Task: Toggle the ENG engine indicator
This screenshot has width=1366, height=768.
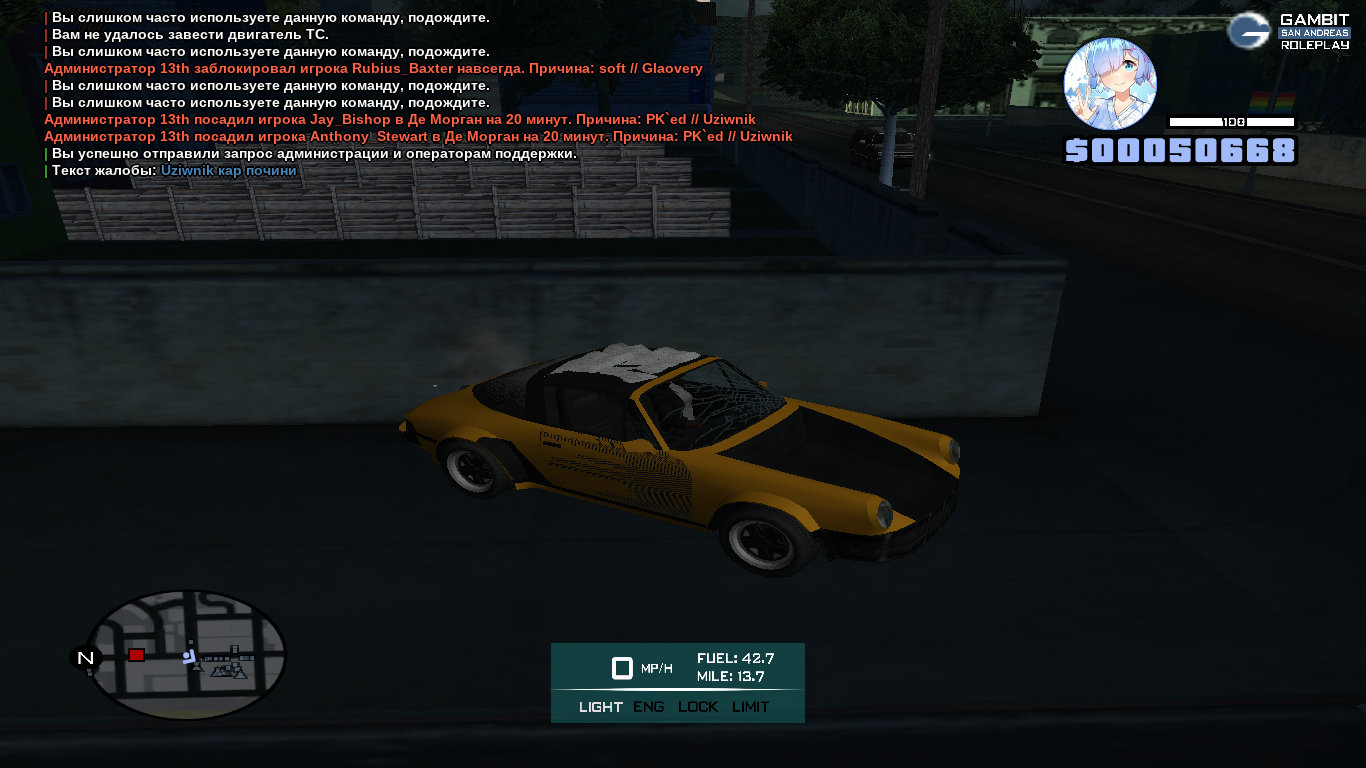Action: [x=649, y=707]
